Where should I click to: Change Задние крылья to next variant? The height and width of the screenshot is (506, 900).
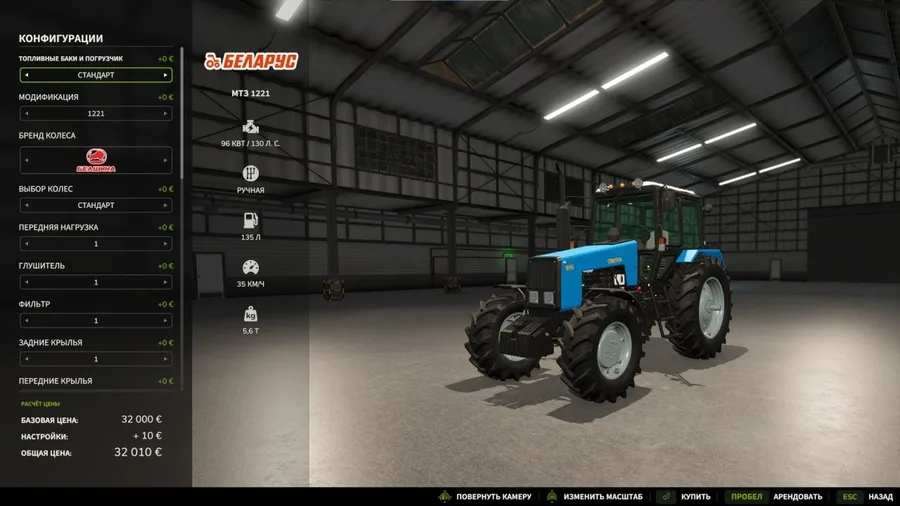click(165, 359)
